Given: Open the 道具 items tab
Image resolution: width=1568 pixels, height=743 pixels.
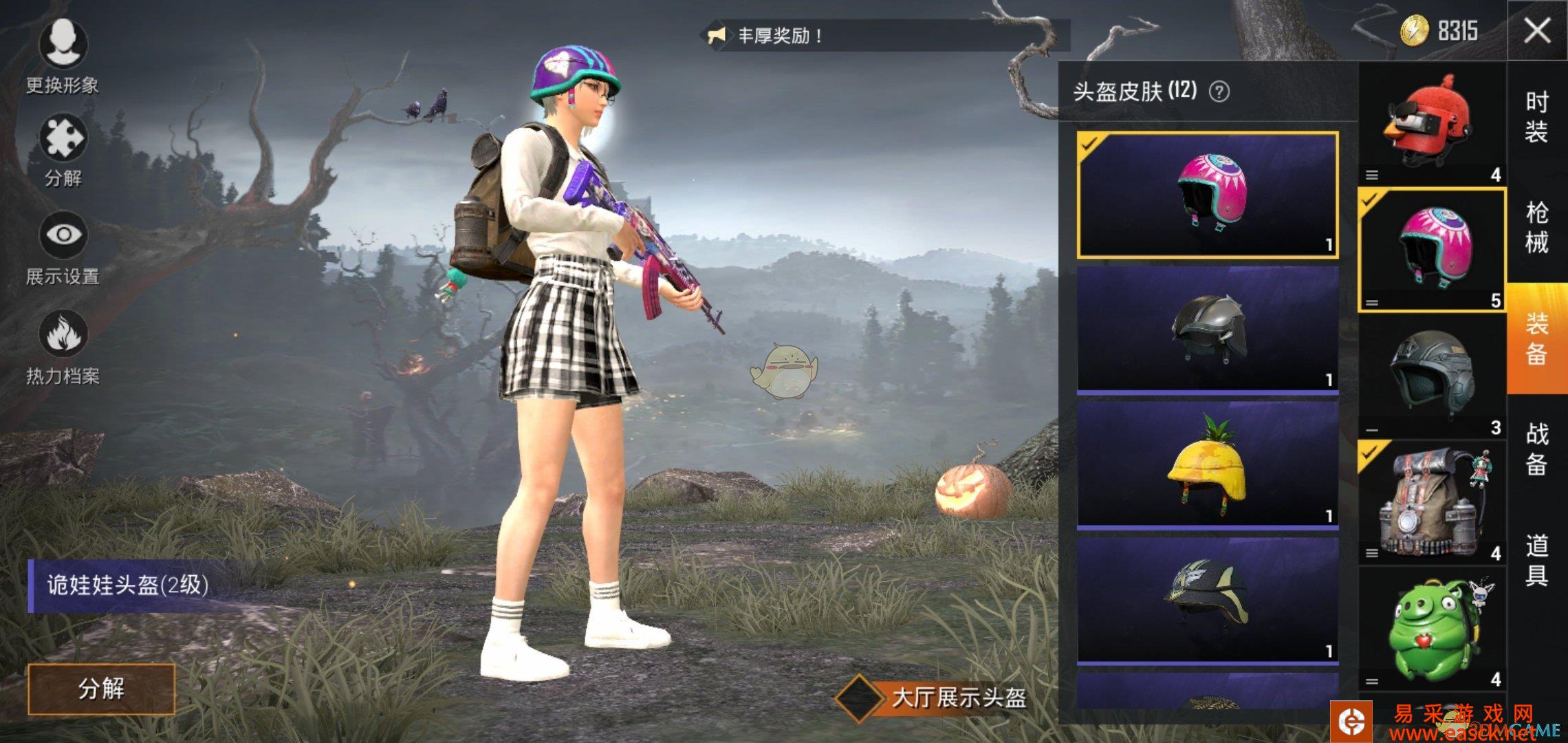Looking at the screenshot, I should coord(1537,560).
